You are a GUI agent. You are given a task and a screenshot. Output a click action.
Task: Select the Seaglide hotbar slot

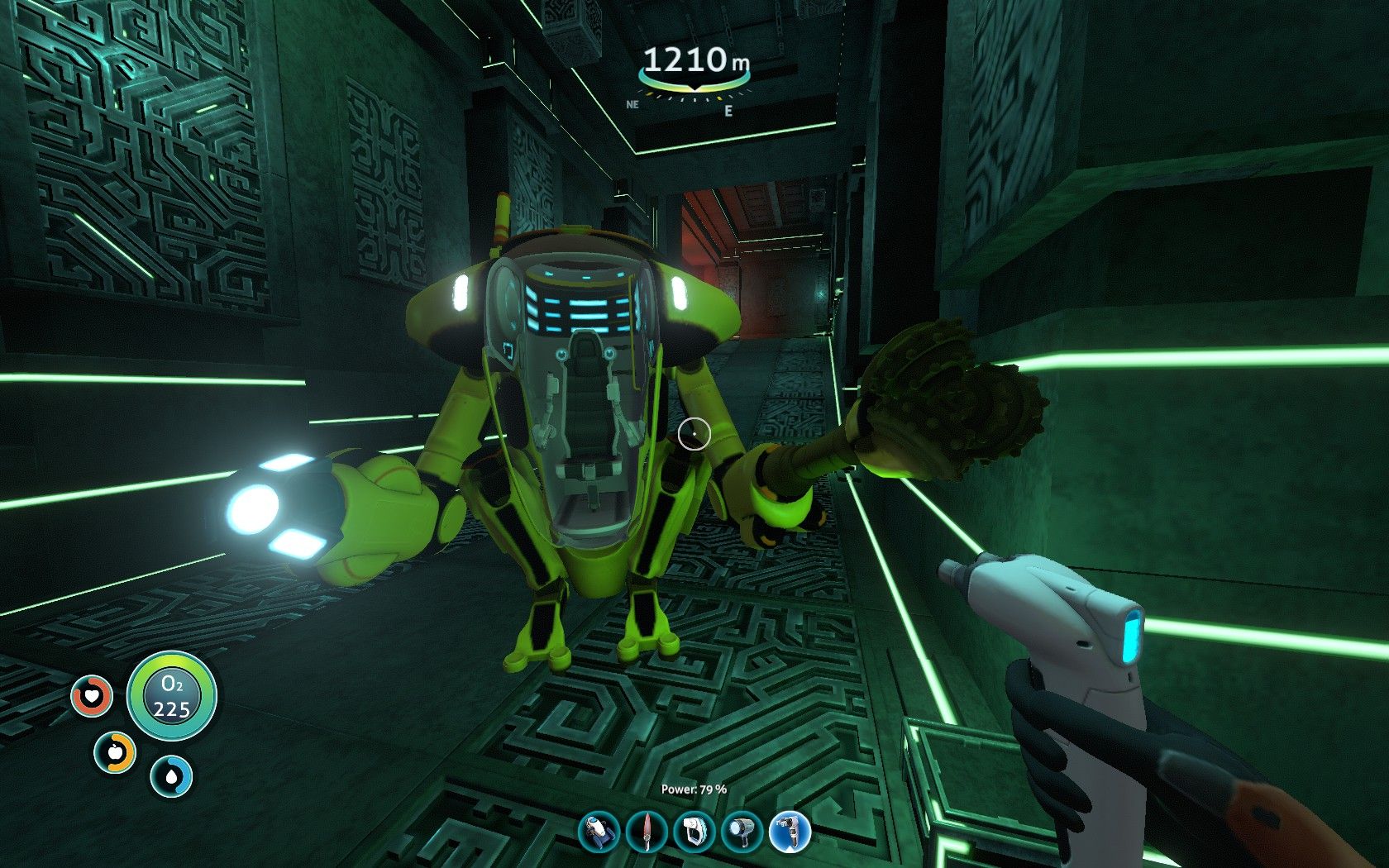pyautogui.click(x=599, y=832)
